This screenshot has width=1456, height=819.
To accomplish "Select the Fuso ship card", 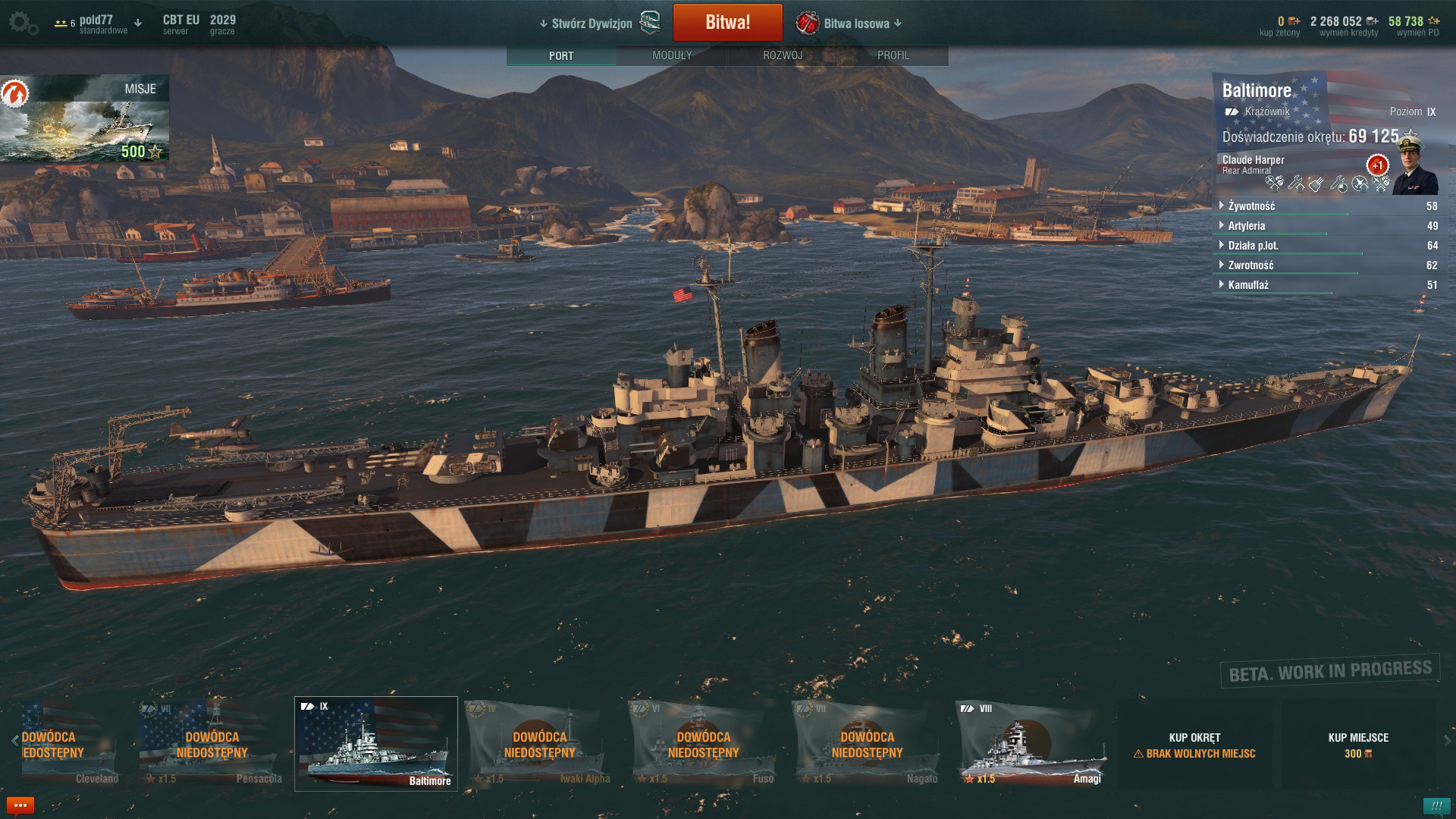I will pos(703,744).
